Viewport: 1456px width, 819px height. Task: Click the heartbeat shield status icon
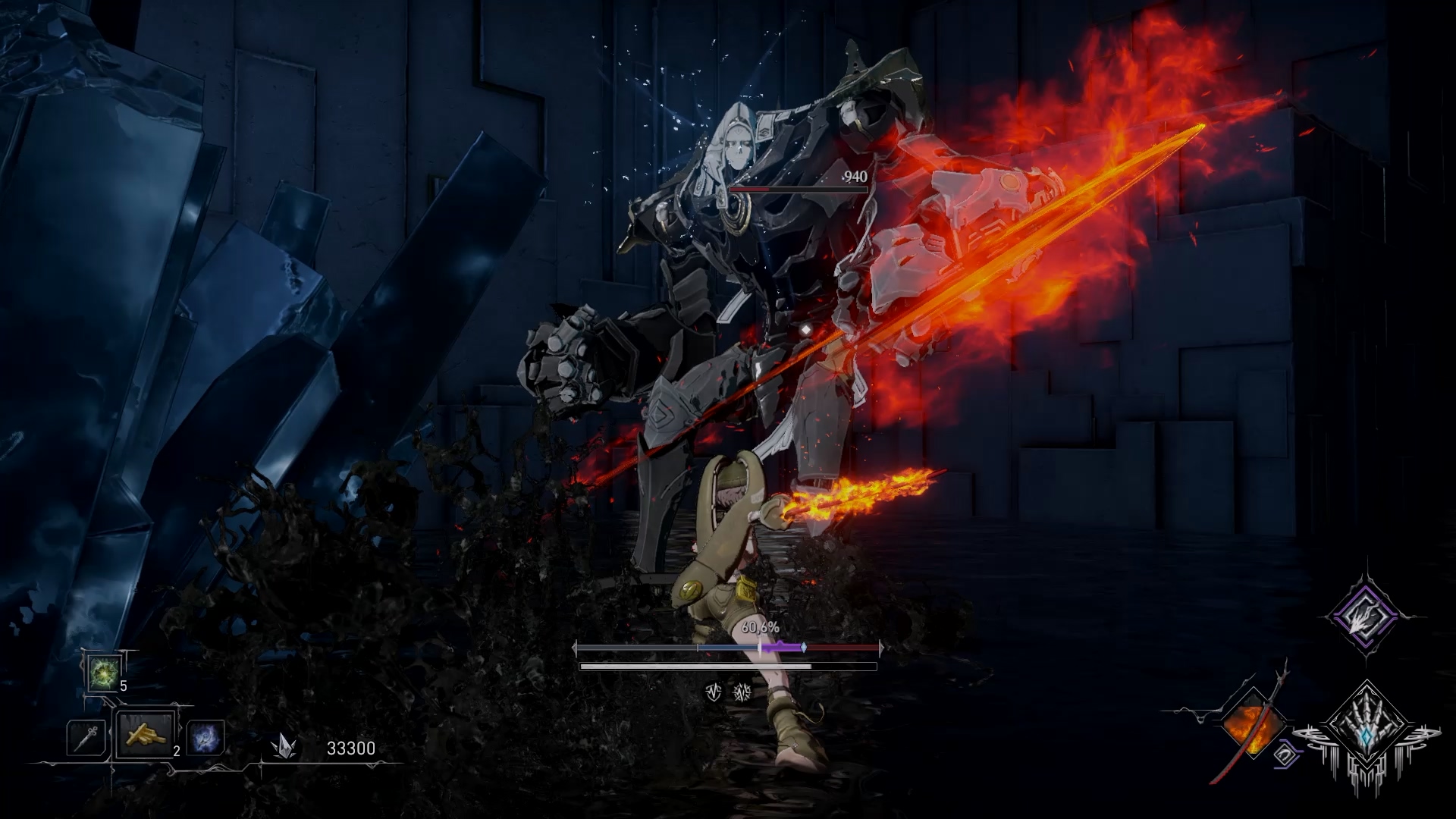pos(713,692)
